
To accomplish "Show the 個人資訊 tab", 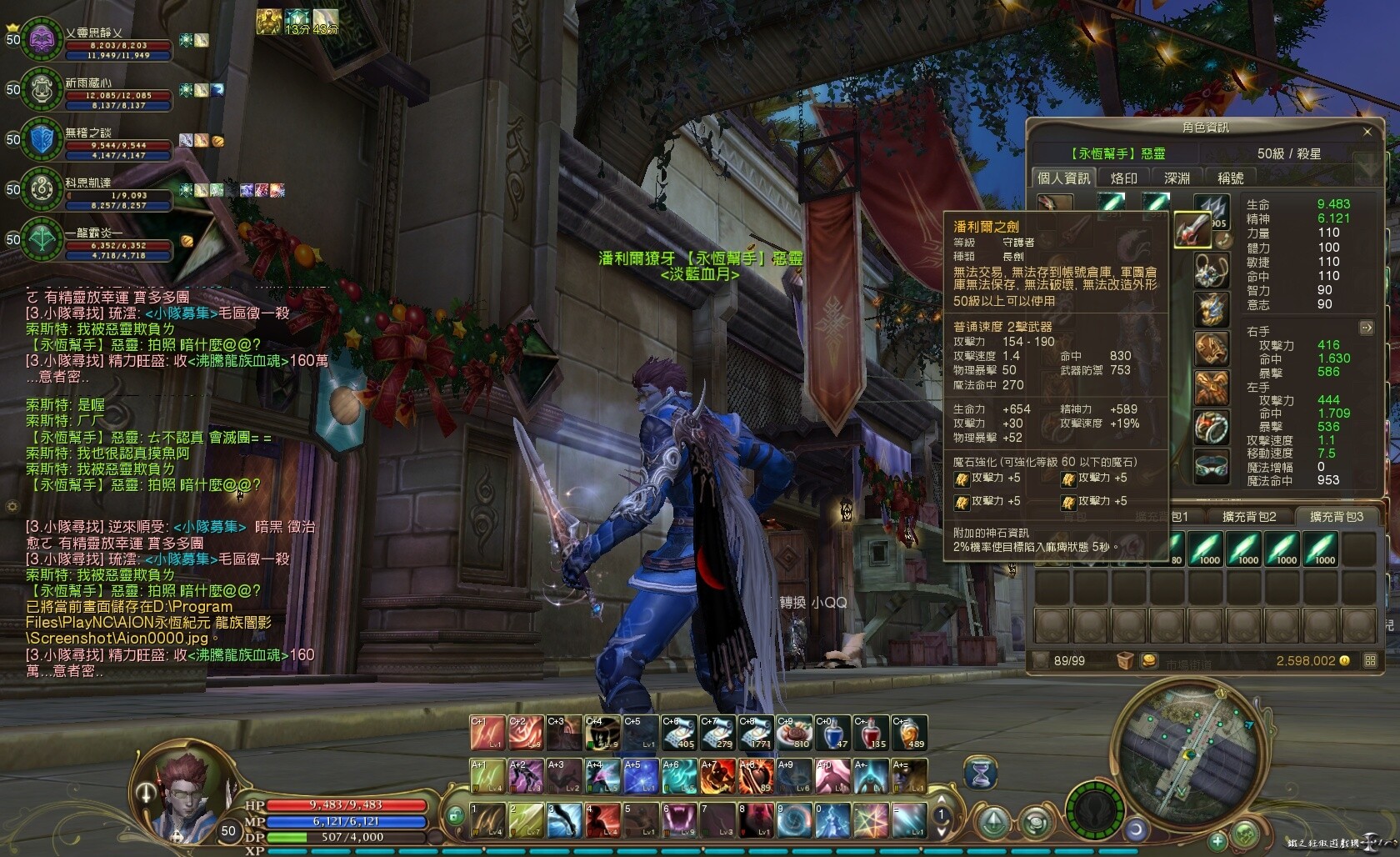I will point(1063,178).
